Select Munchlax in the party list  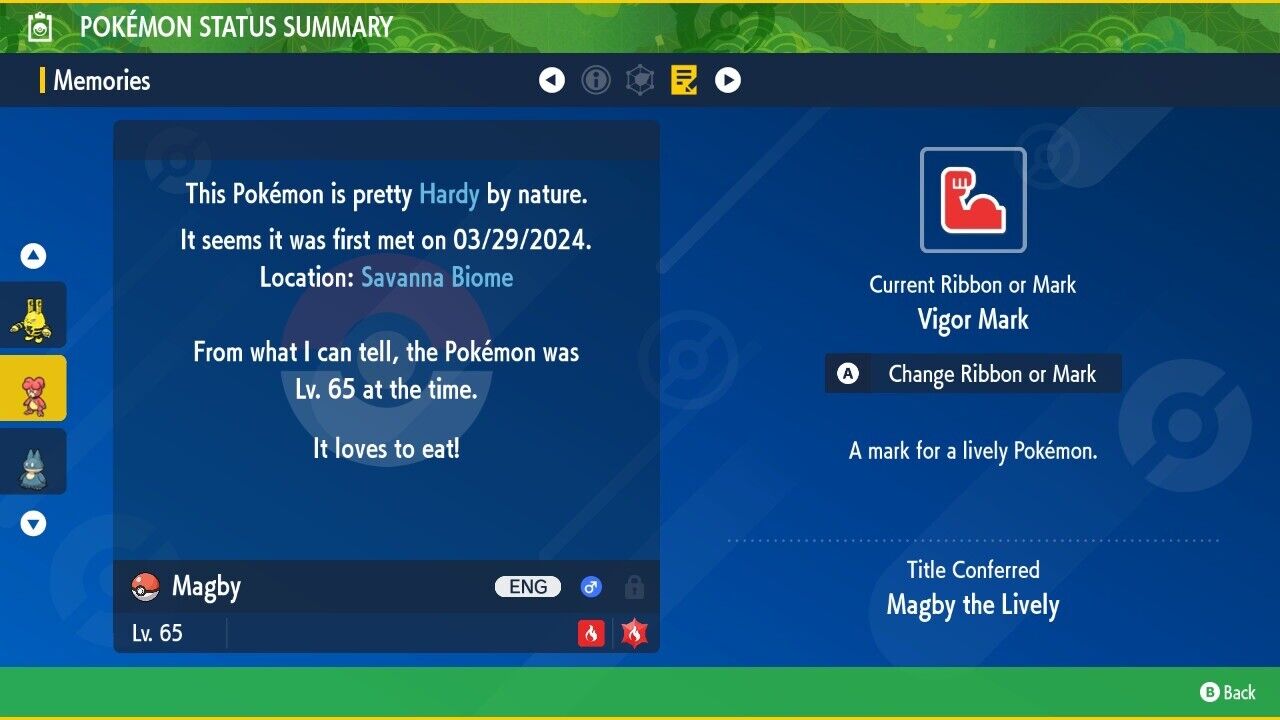point(33,461)
